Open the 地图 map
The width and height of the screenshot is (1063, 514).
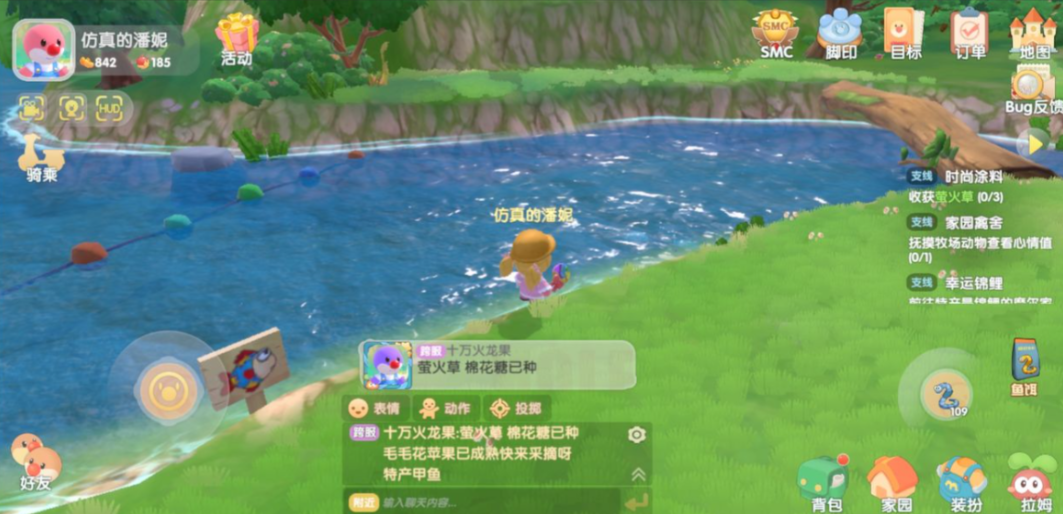pyautogui.click(x=1033, y=32)
